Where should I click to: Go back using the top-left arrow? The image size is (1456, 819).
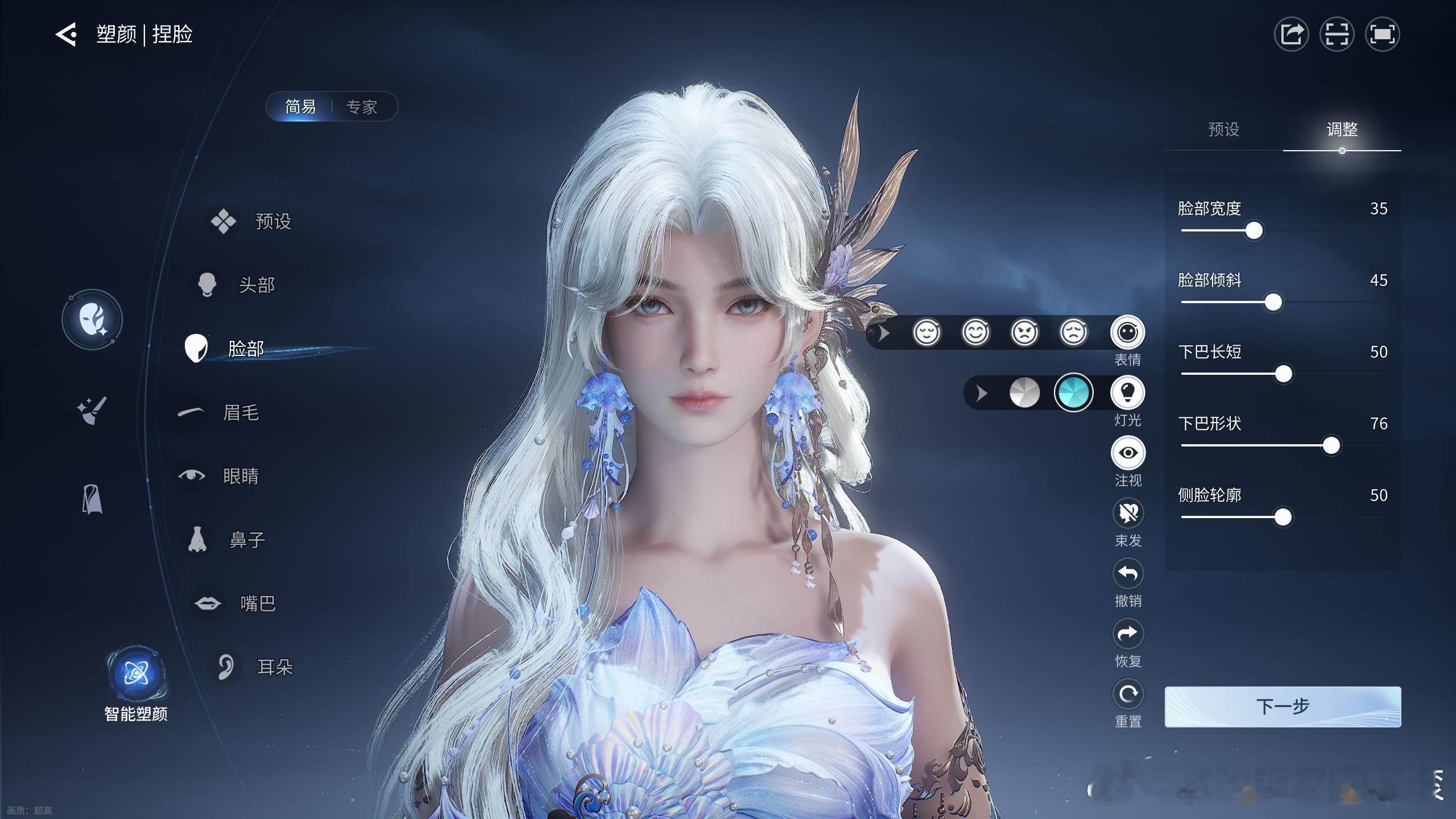[x=66, y=34]
